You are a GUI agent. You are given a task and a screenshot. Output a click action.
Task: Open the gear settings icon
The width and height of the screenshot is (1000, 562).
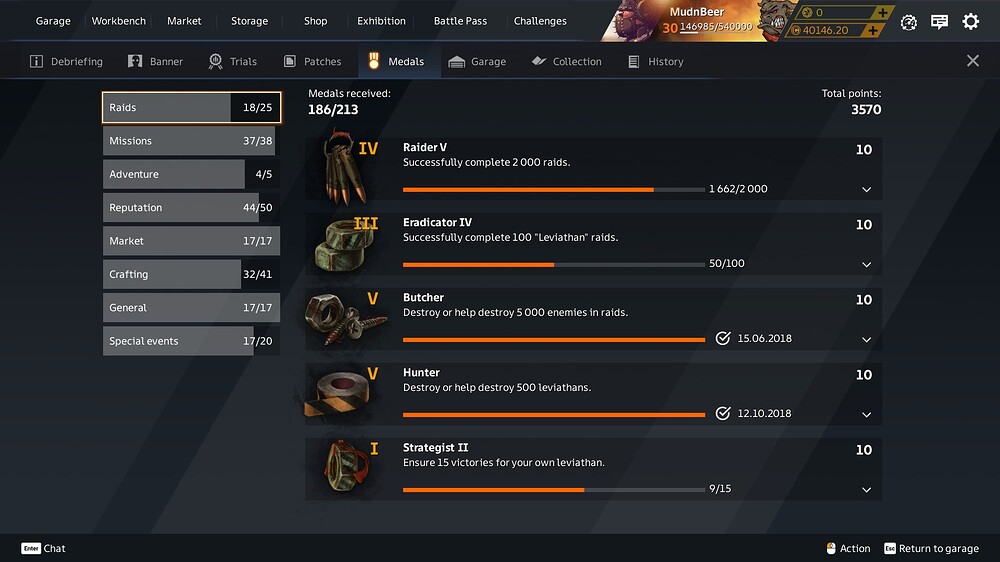[970, 21]
